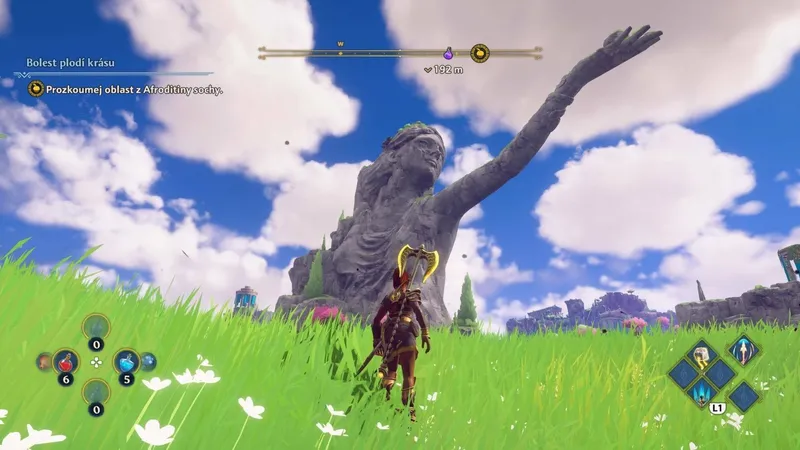
Task: Click the purple potion marker on the compass
Action: tap(448, 53)
